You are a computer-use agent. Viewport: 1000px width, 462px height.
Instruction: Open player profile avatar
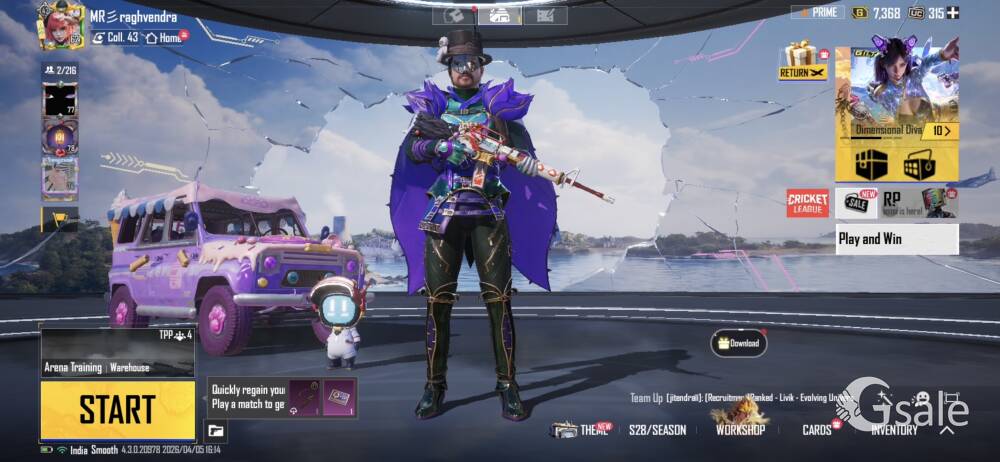pos(59,25)
